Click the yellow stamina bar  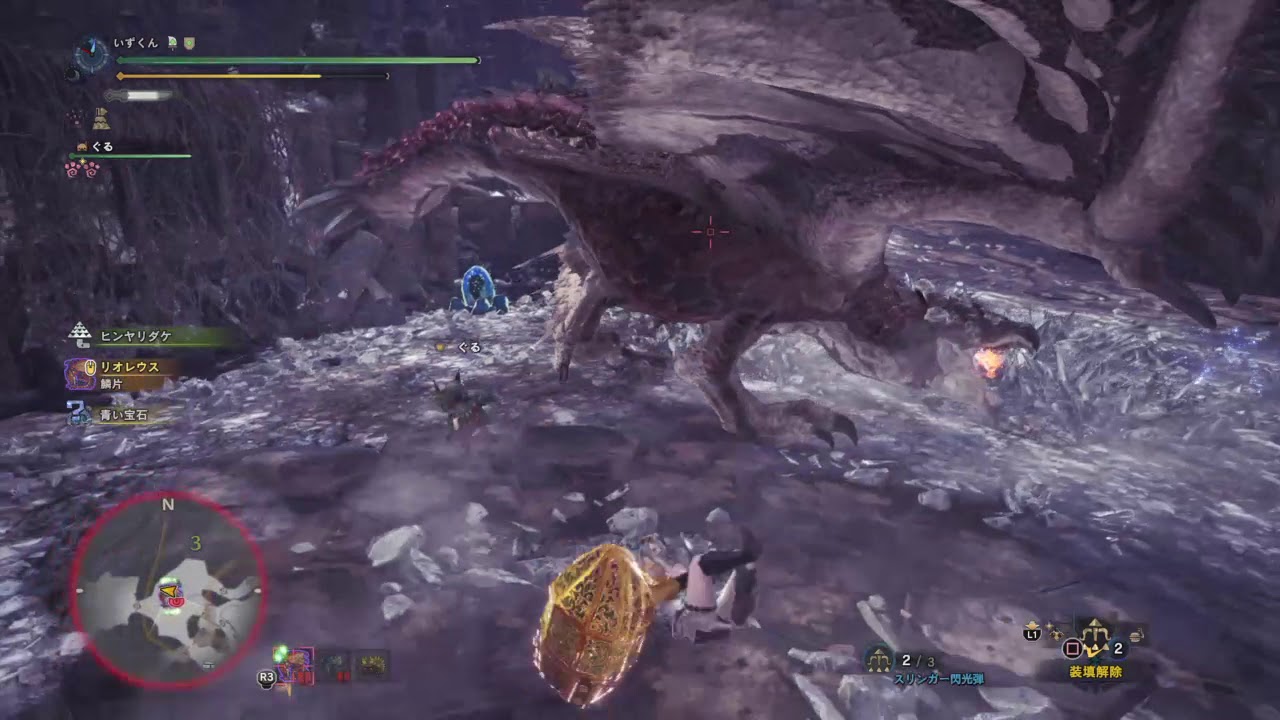(x=250, y=75)
